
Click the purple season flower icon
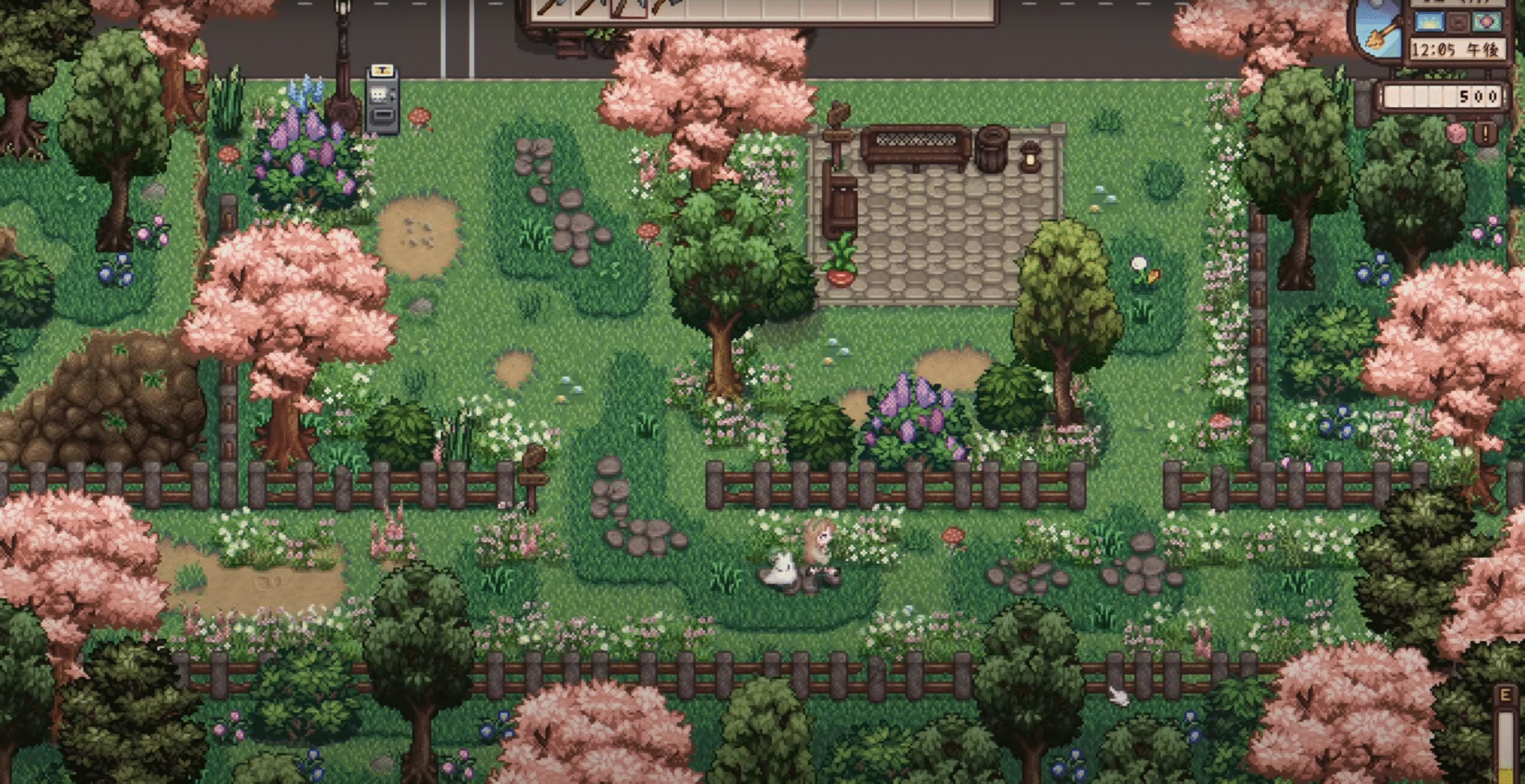point(1487,22)
